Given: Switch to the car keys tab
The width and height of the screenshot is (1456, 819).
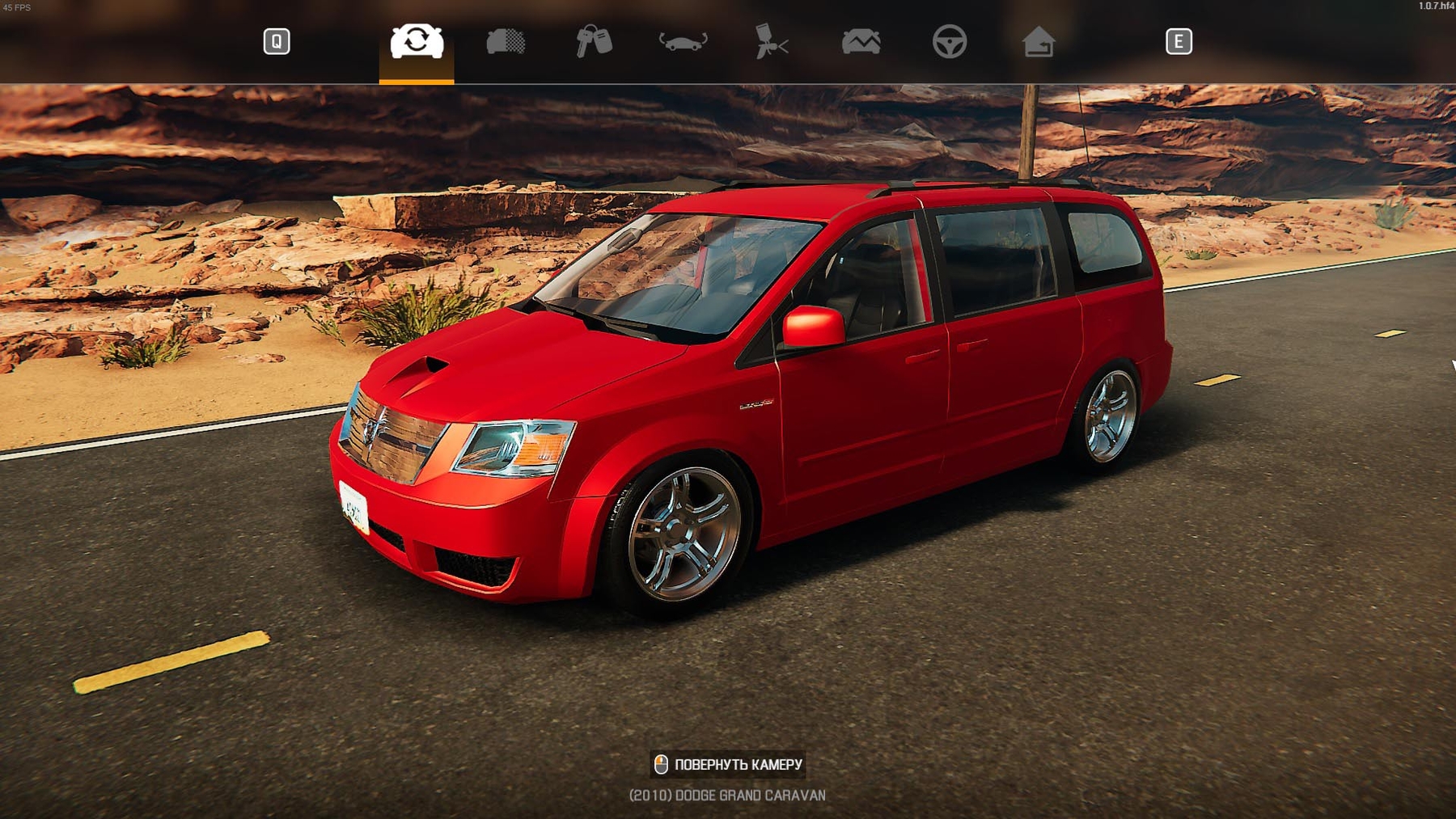Looking at the screenshot, I should tap(594, 41).
